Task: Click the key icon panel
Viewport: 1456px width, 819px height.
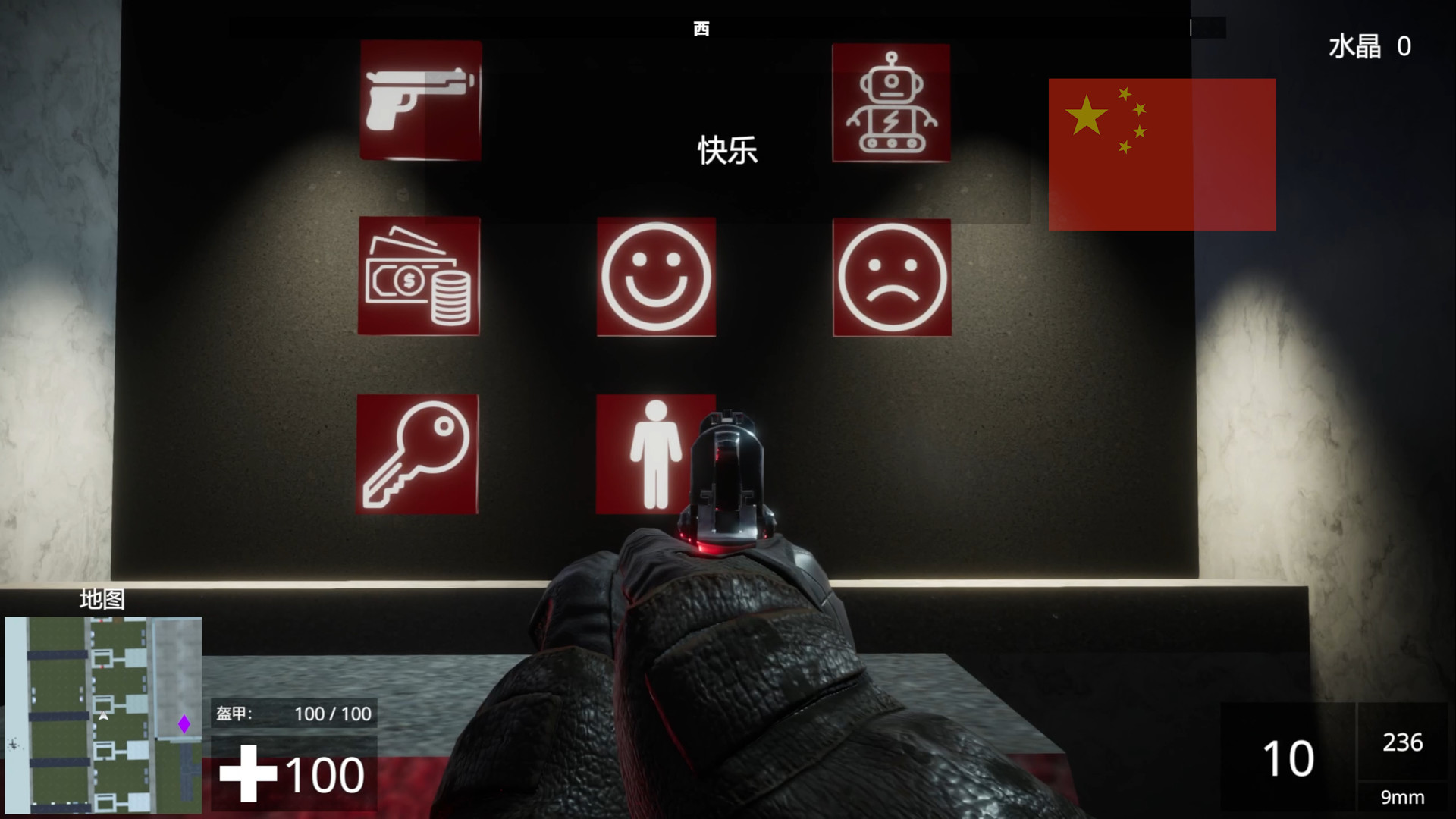Action: click(417, 453)
